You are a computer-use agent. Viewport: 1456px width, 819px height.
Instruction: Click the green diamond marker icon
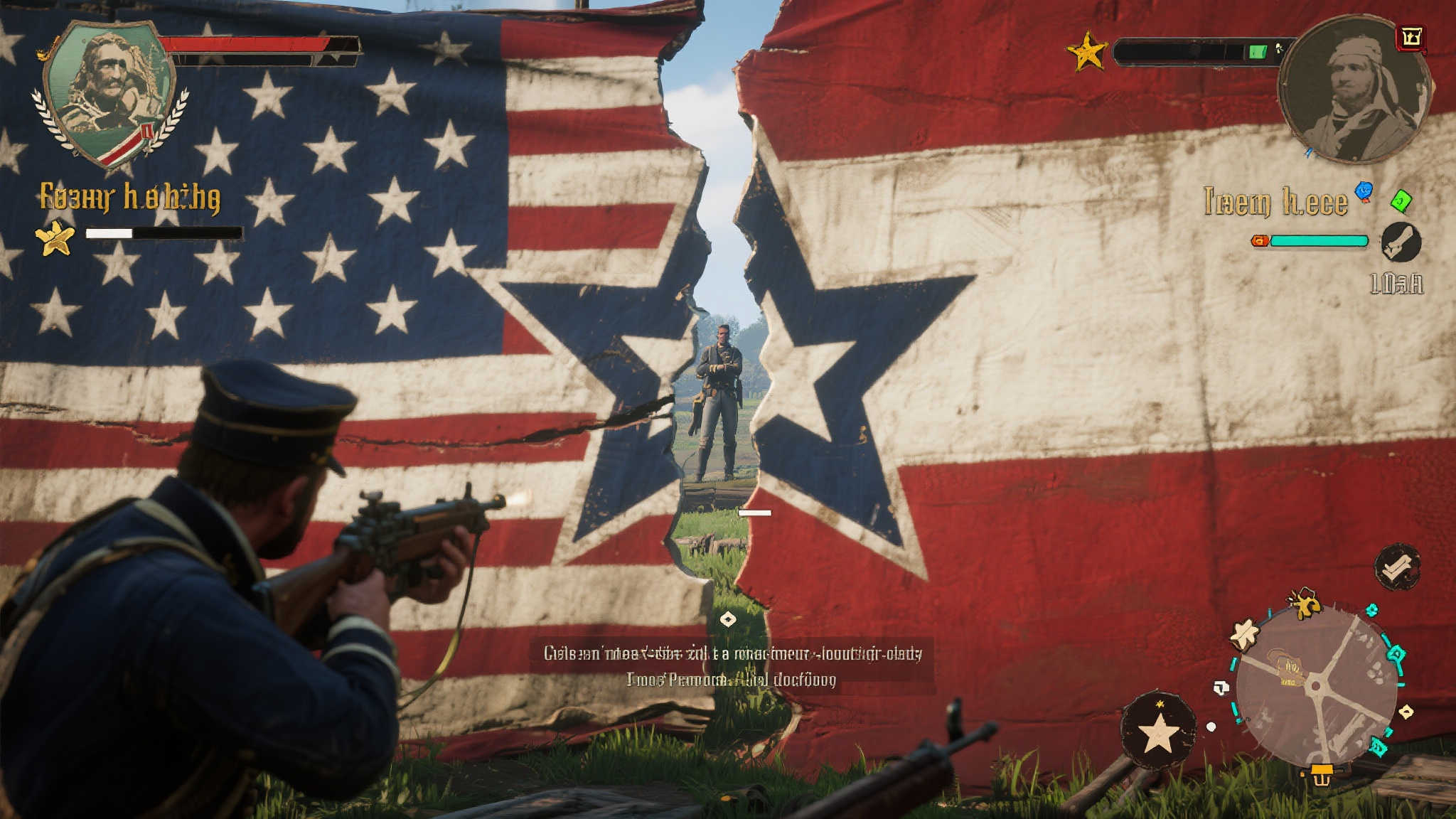coord(1401,201)
